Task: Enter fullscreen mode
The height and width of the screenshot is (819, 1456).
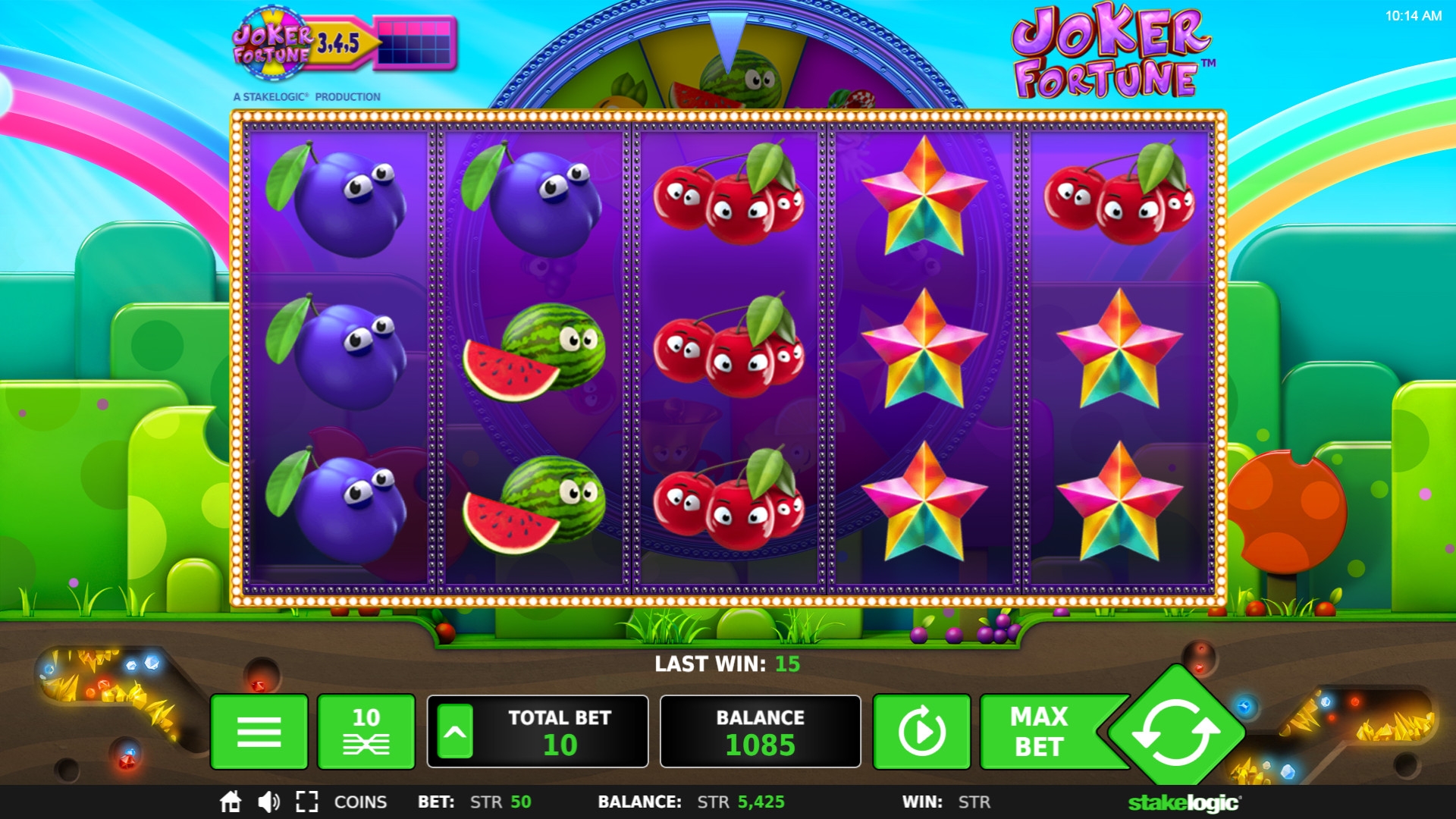Action: tap(306, 802)
